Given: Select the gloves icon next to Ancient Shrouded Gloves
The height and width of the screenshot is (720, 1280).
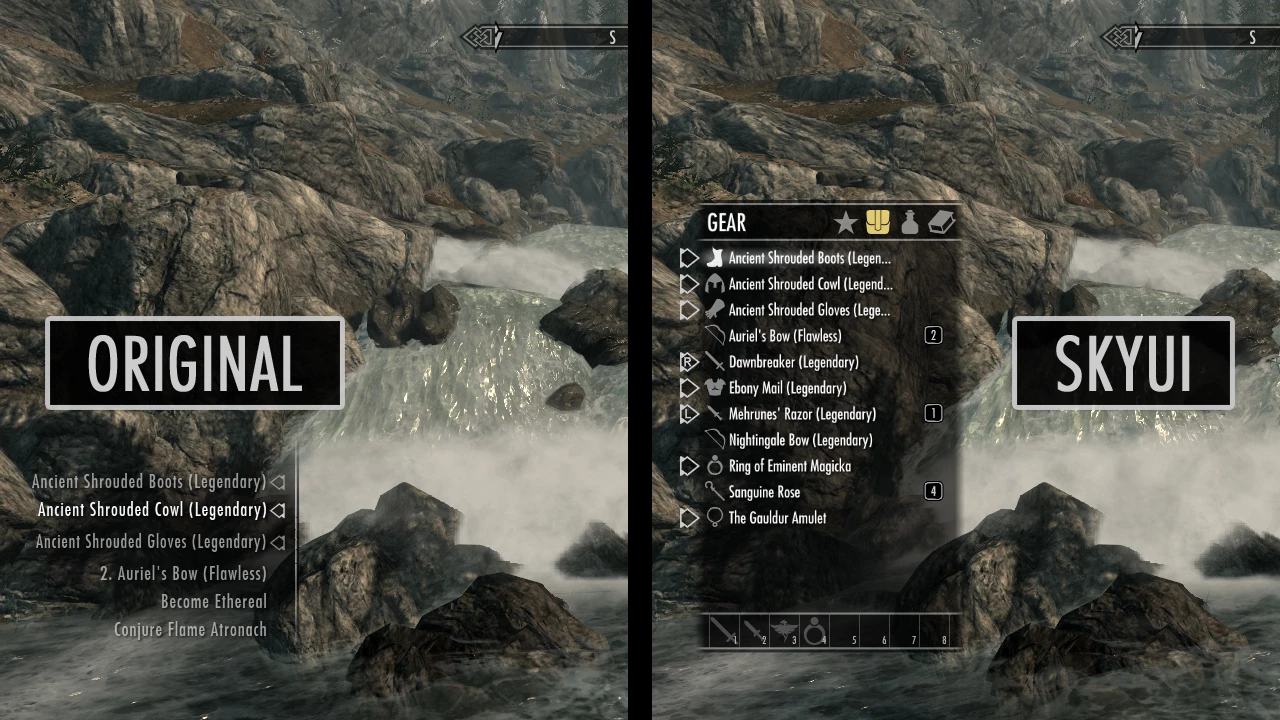Looking at the screenshot, I should tap(714, 310).
